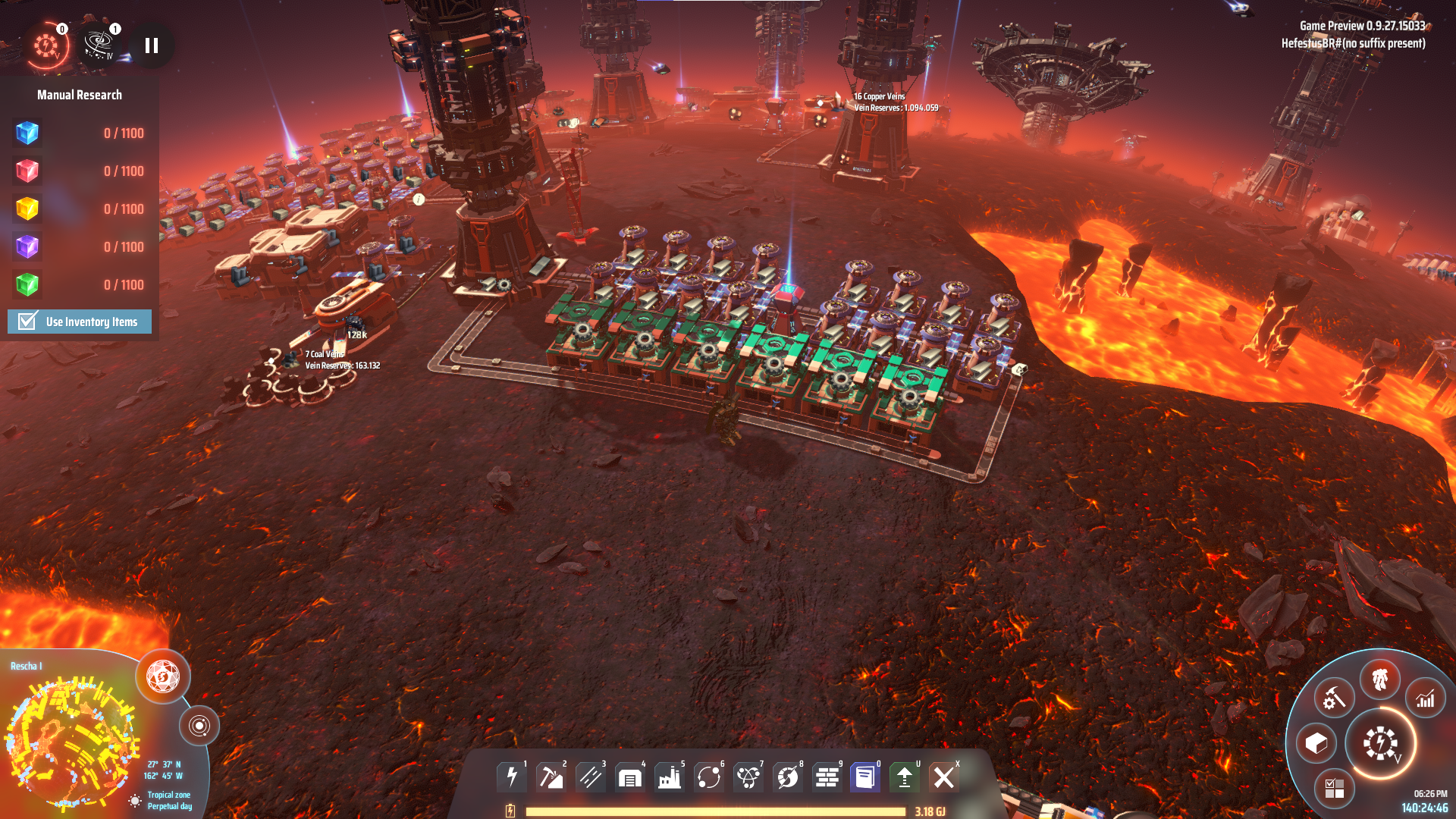Pause the research queue
The image size is (1456, 819).
click(152, 46)
